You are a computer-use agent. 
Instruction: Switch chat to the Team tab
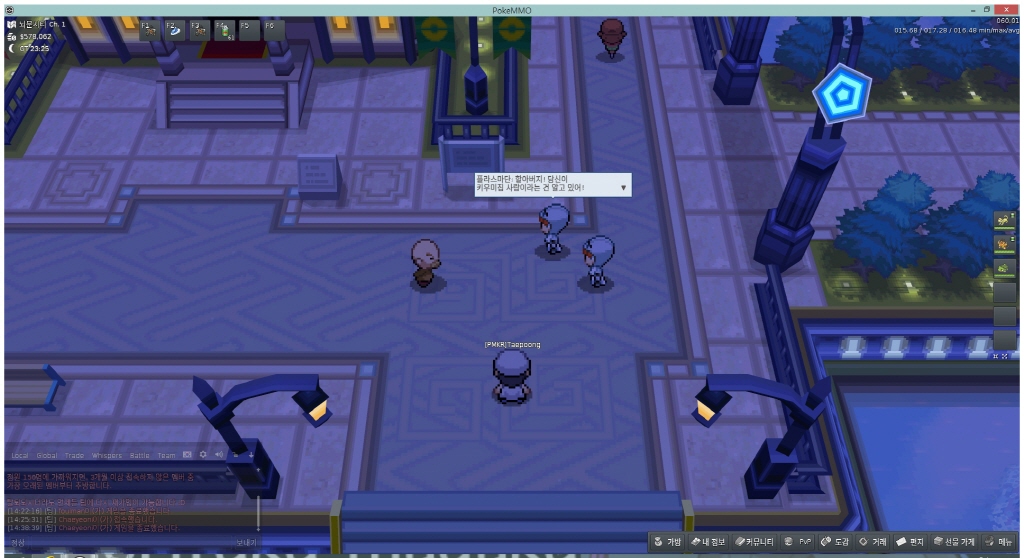point(166,455)
